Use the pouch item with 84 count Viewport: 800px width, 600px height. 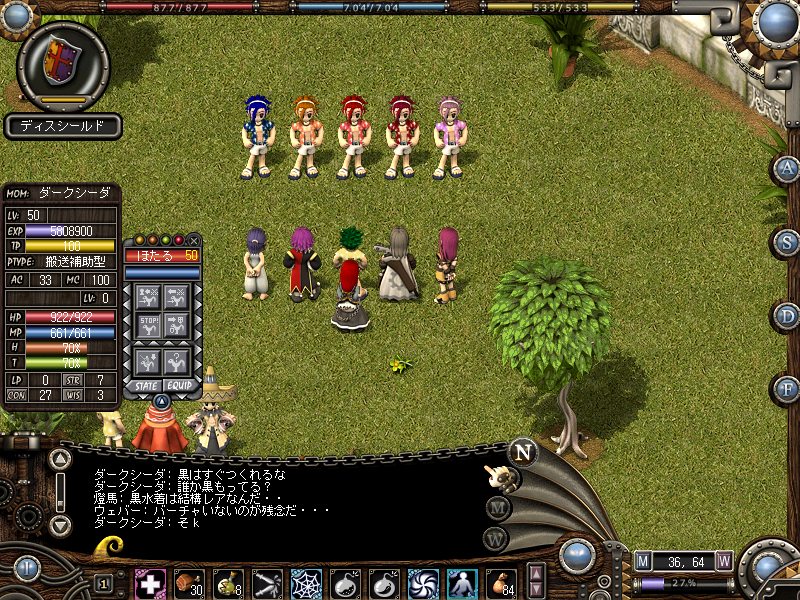(x=500, y=582)
